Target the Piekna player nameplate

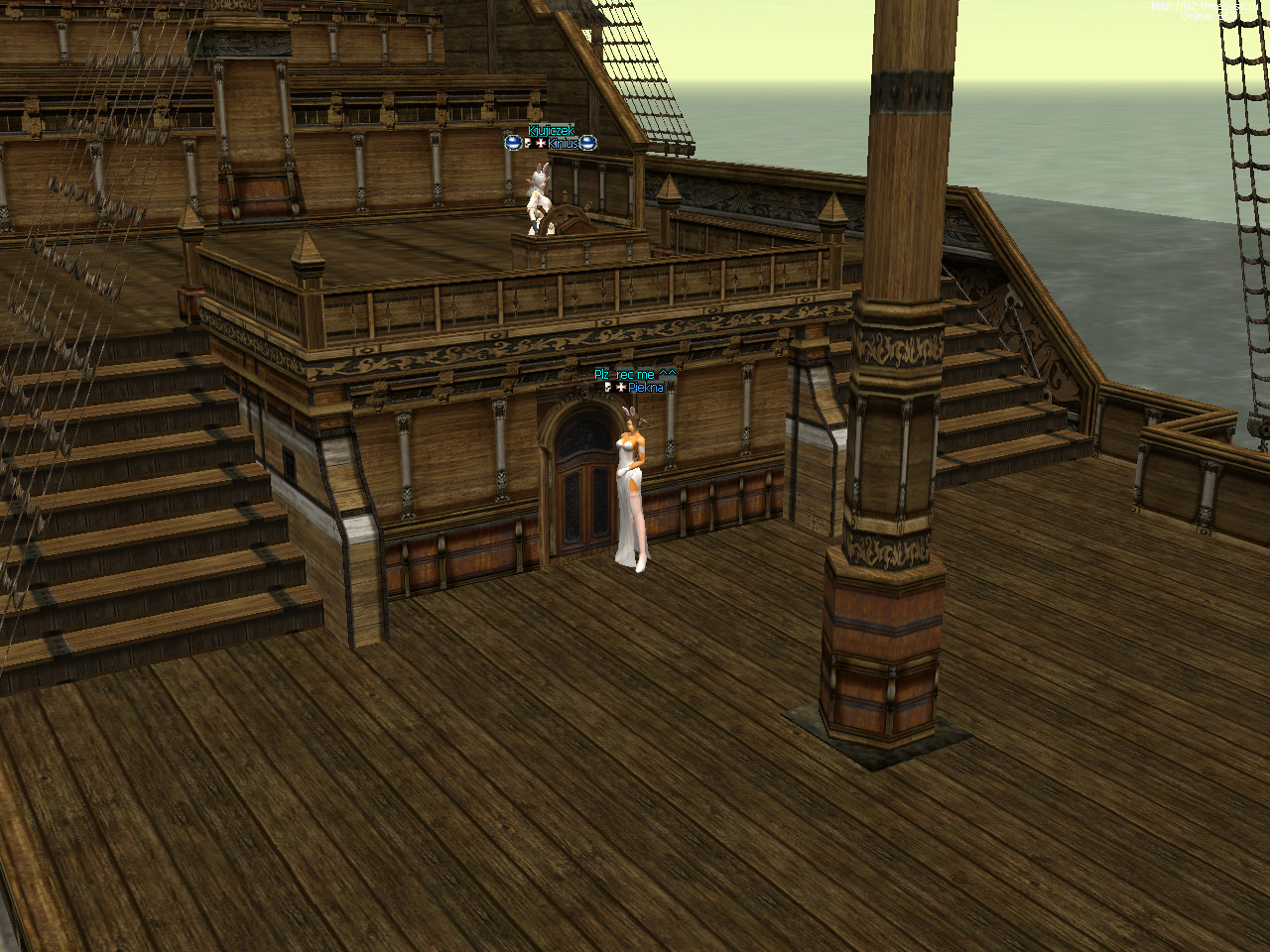click(x=645, y=387)
